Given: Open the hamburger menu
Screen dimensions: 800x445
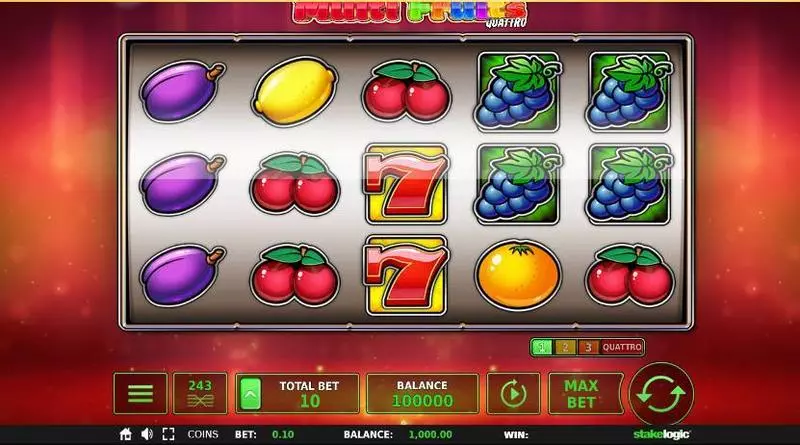Looking at the screenshot, I should 140,393.
